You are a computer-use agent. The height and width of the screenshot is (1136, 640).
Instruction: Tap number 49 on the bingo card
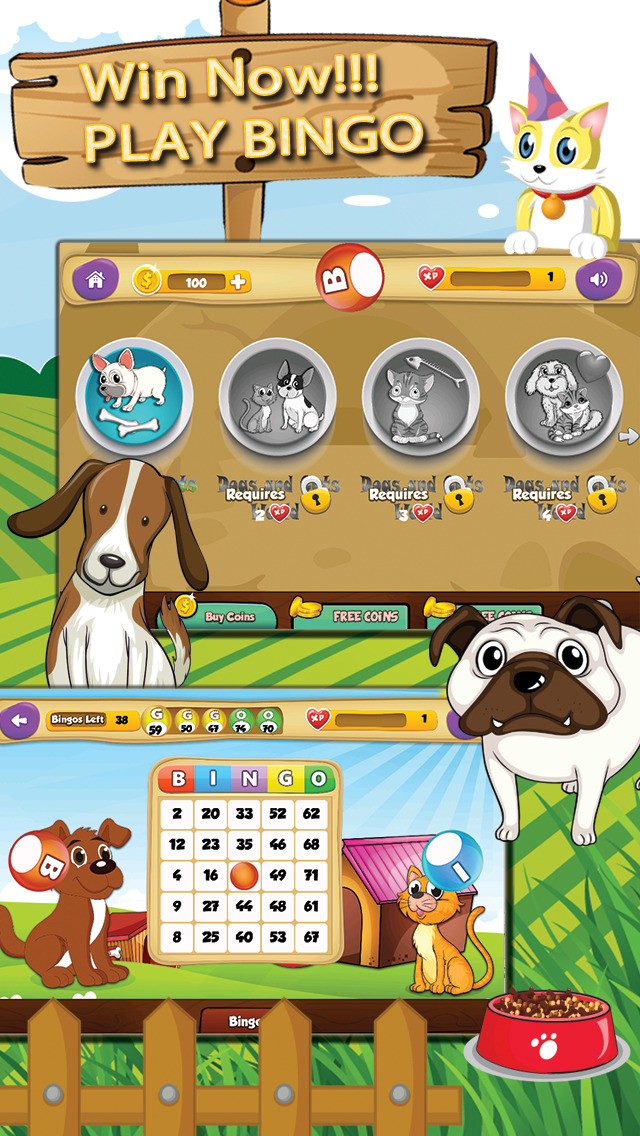point(279,876)
